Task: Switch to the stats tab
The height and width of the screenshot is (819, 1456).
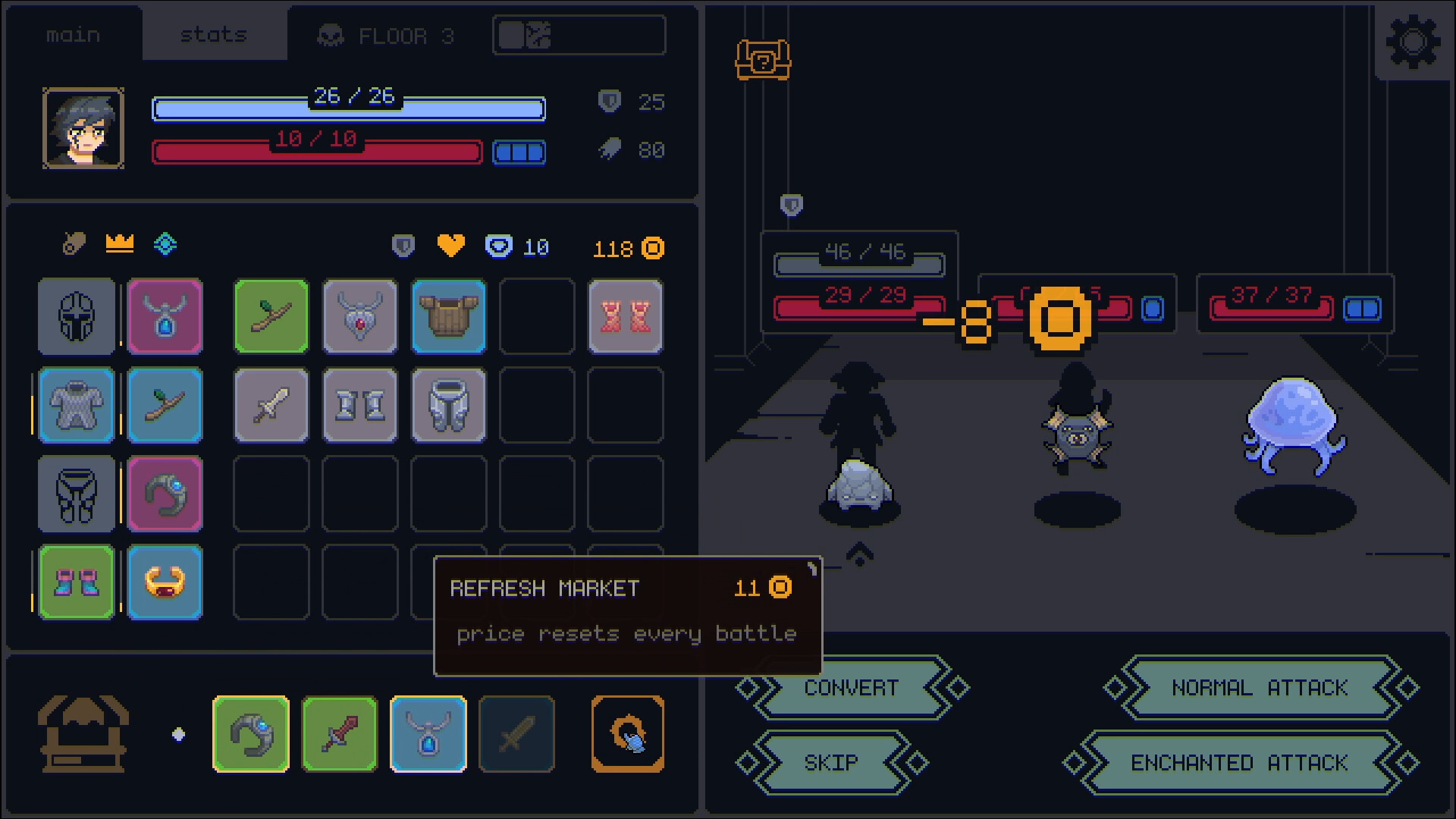Action: coord(214,33)
